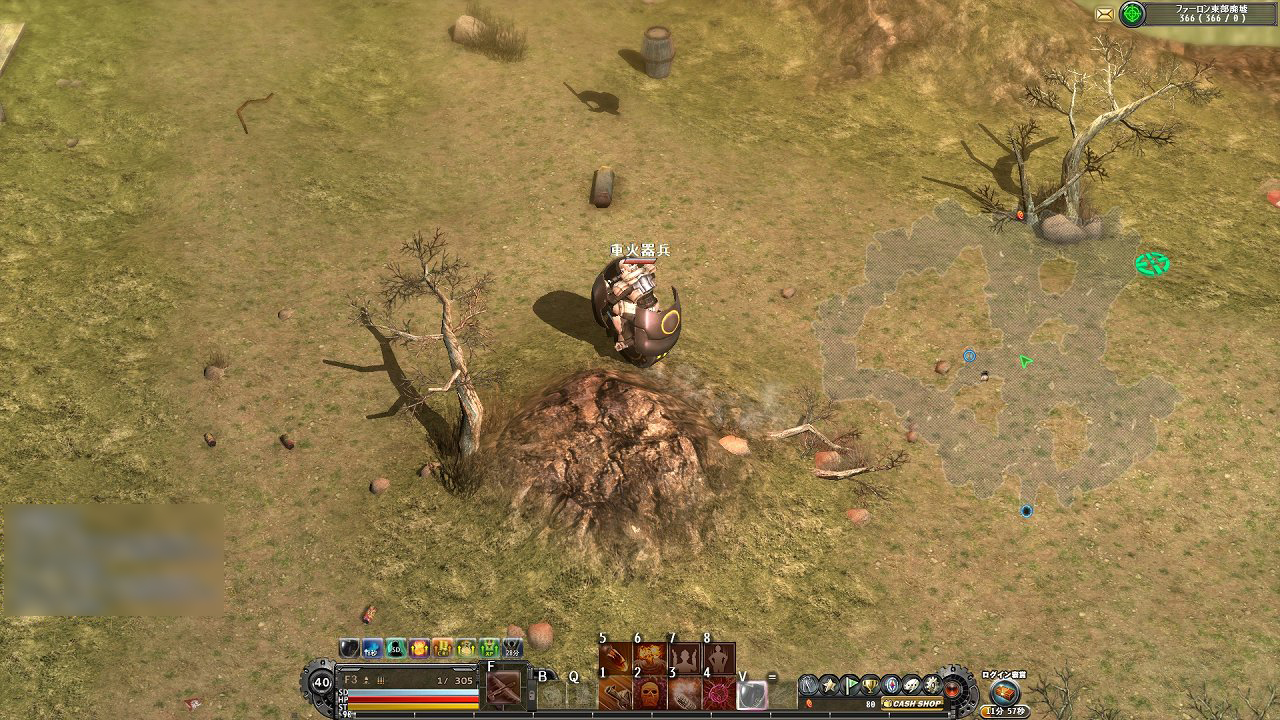Select the equipped rifle in the F slot
This screenshot has width=1280, height=720.
pyautogui.click(x=504, y=687)
